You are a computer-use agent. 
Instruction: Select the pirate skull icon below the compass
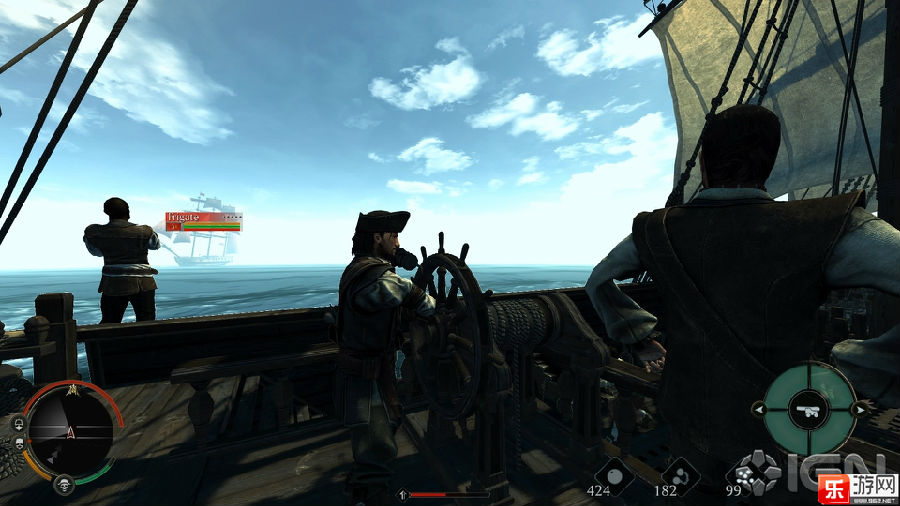coord(64,486)
